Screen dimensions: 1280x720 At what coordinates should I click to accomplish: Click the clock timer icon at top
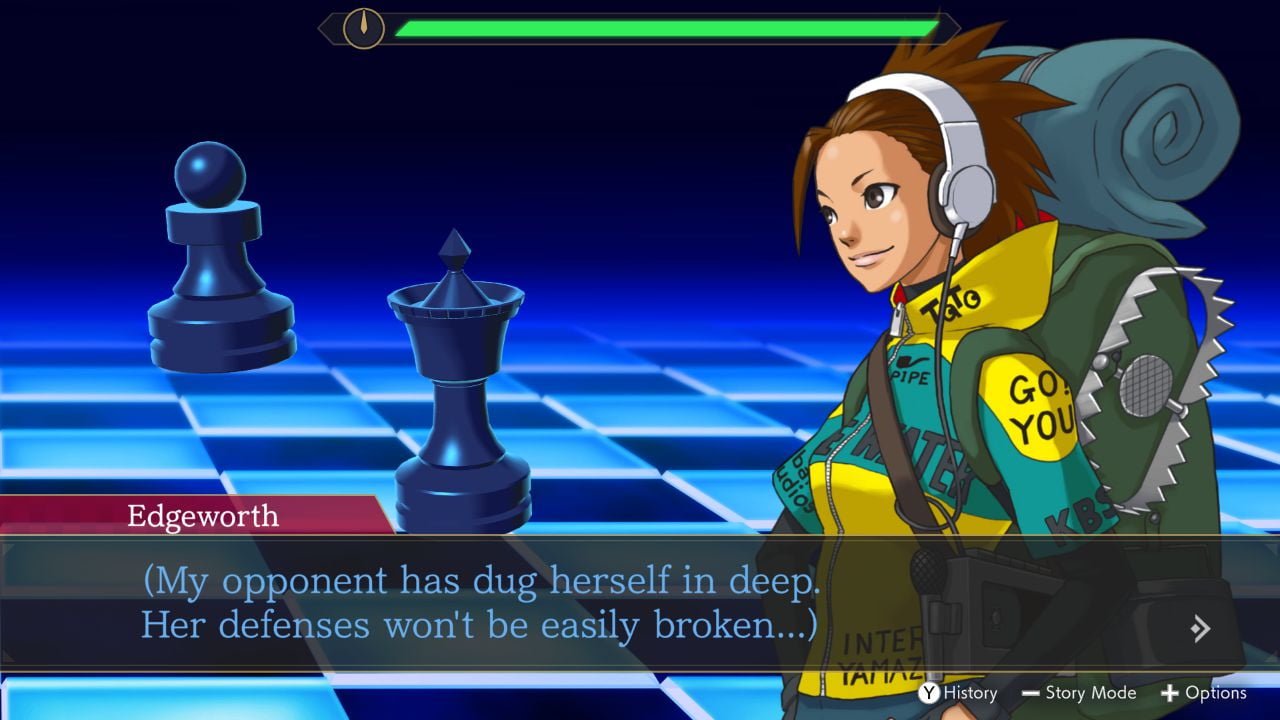(363, 31)
